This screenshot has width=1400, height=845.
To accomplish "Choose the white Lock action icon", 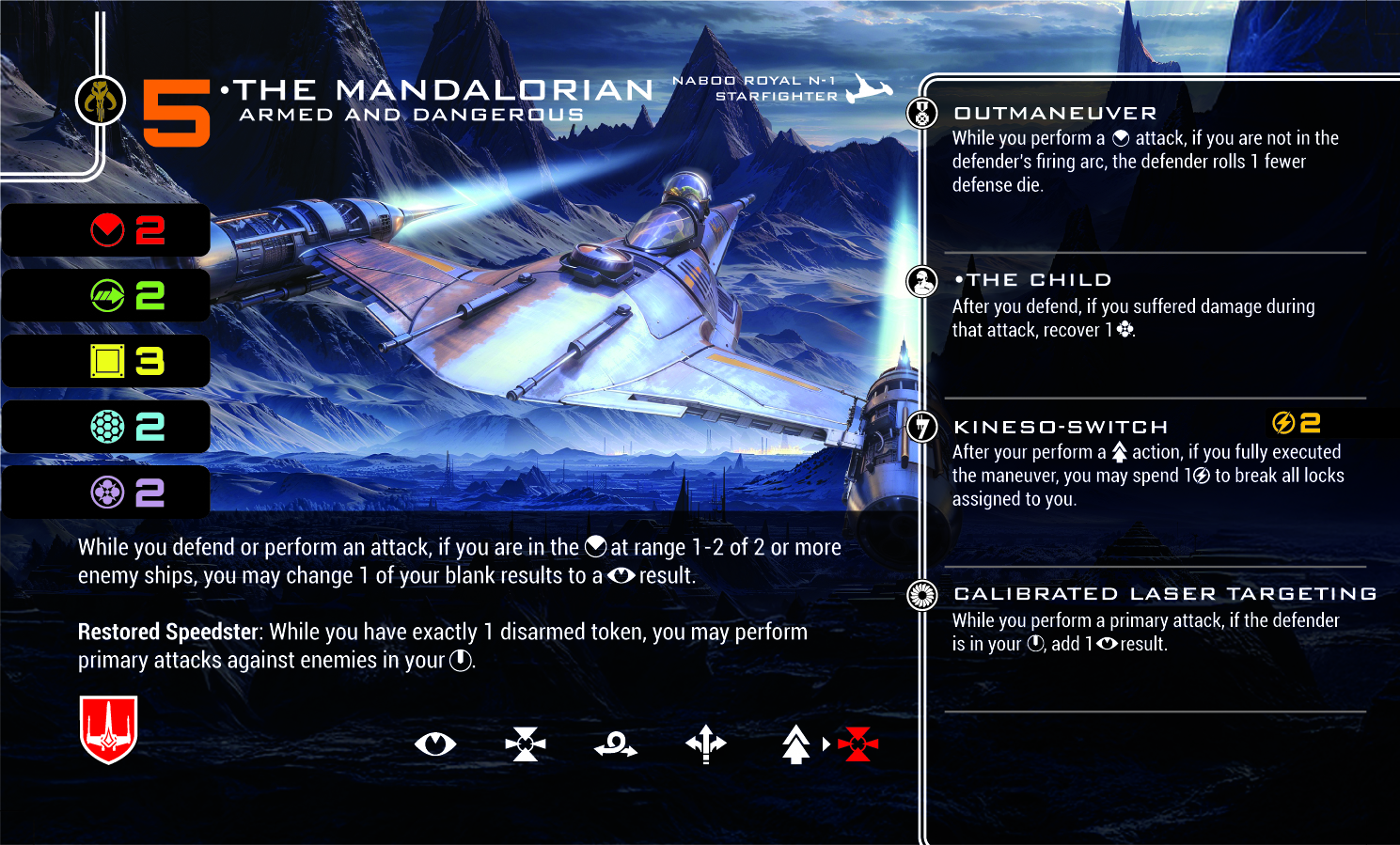I will pos(525,744).
